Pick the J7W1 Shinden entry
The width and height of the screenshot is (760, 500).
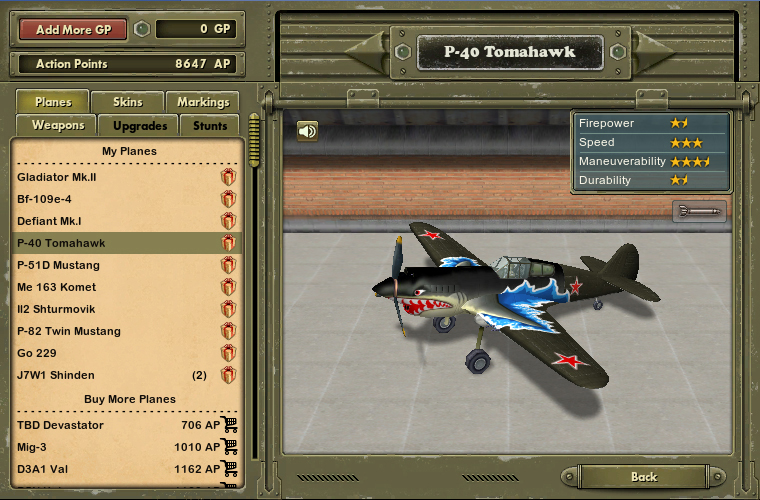click(56, 375)
